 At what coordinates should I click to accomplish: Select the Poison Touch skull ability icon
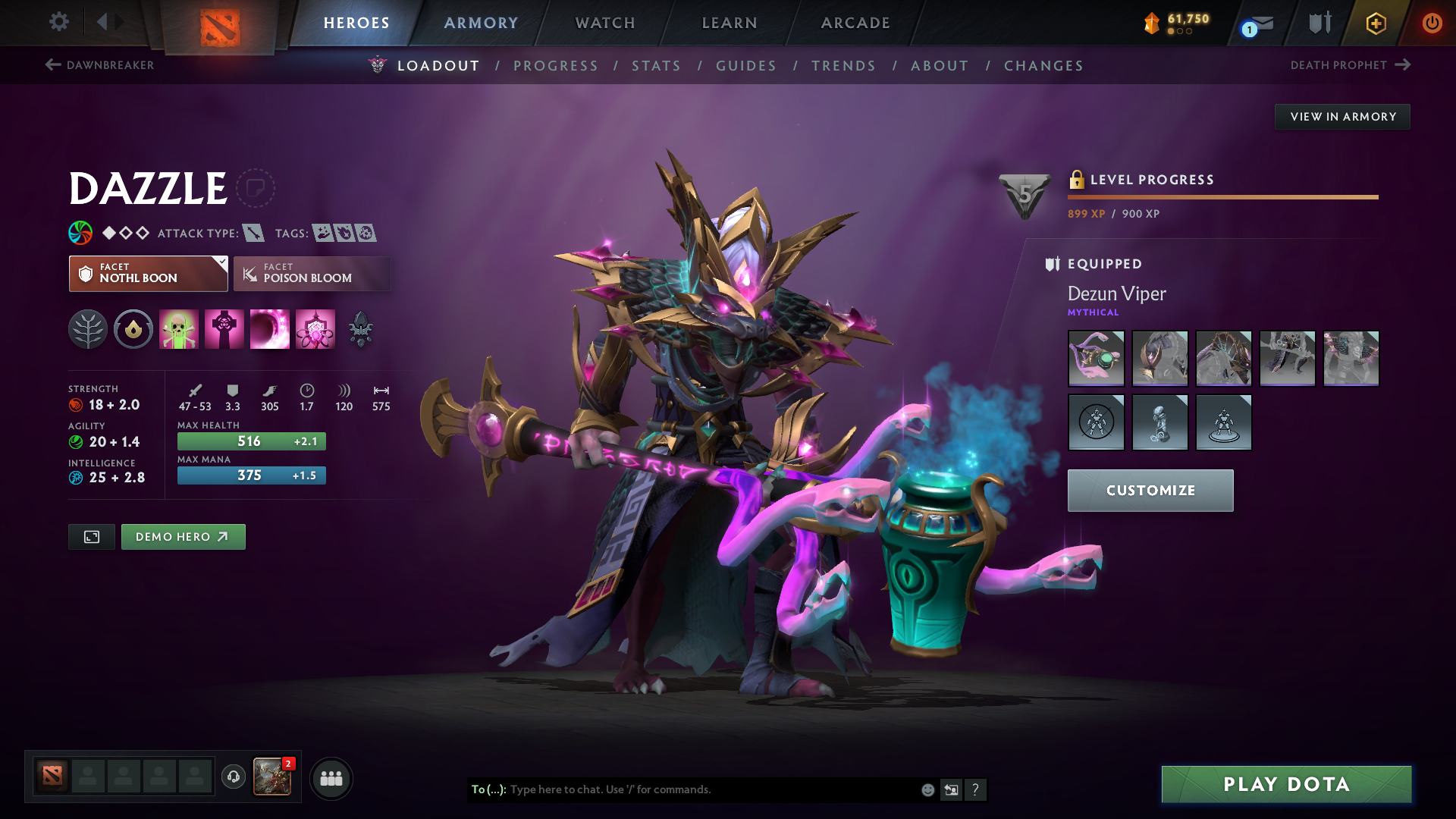(179, 329)
